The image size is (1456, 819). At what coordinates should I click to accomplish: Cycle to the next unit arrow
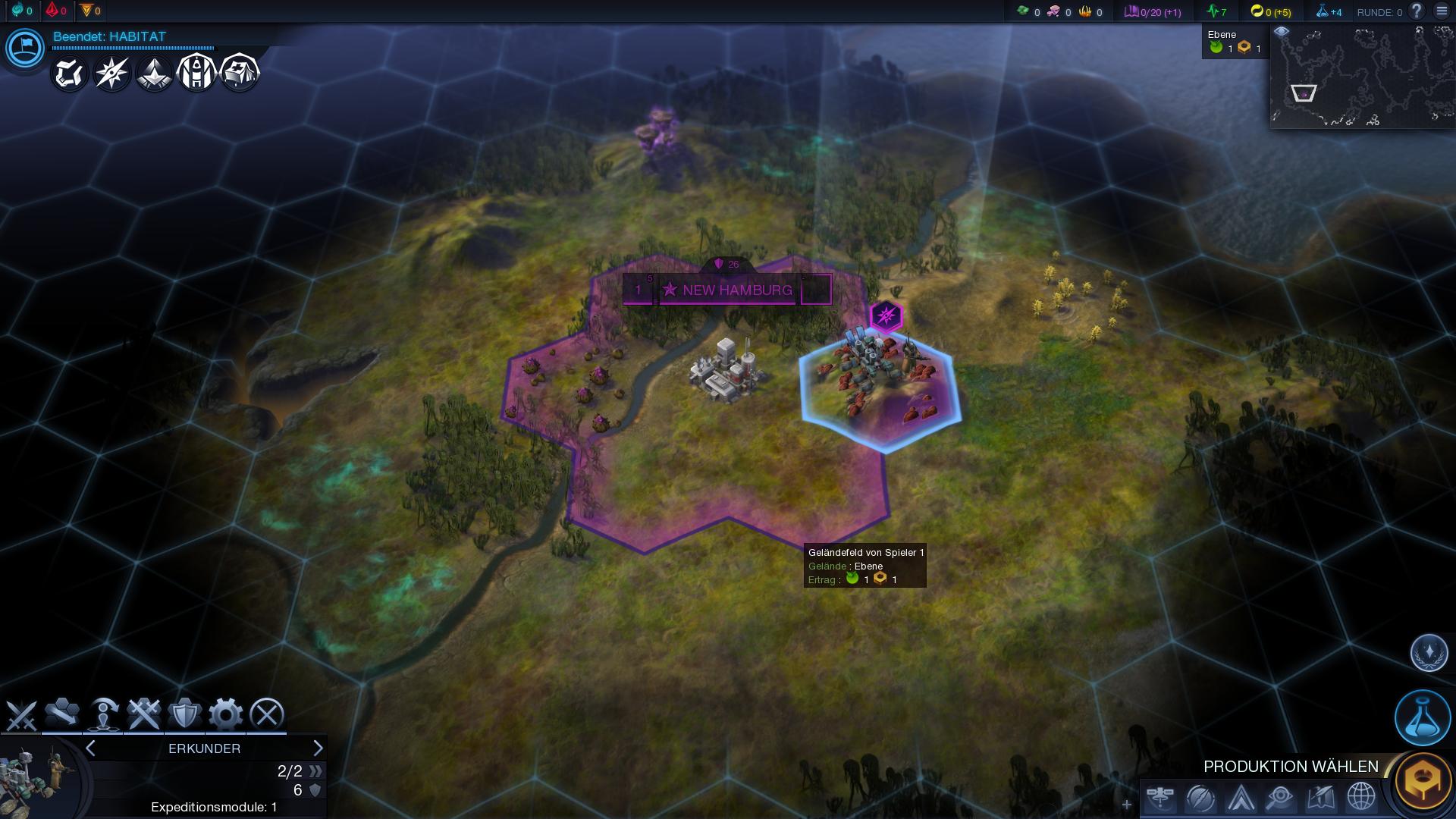pos(318,748)
